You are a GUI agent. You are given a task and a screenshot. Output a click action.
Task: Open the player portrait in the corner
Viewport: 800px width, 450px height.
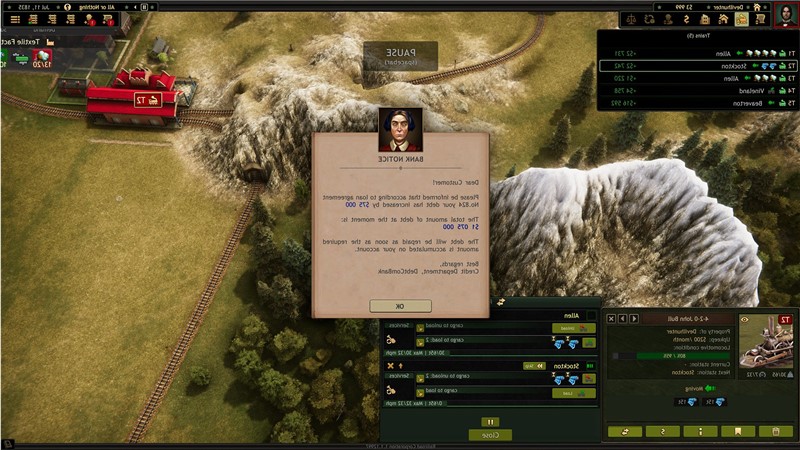[786, 17]
